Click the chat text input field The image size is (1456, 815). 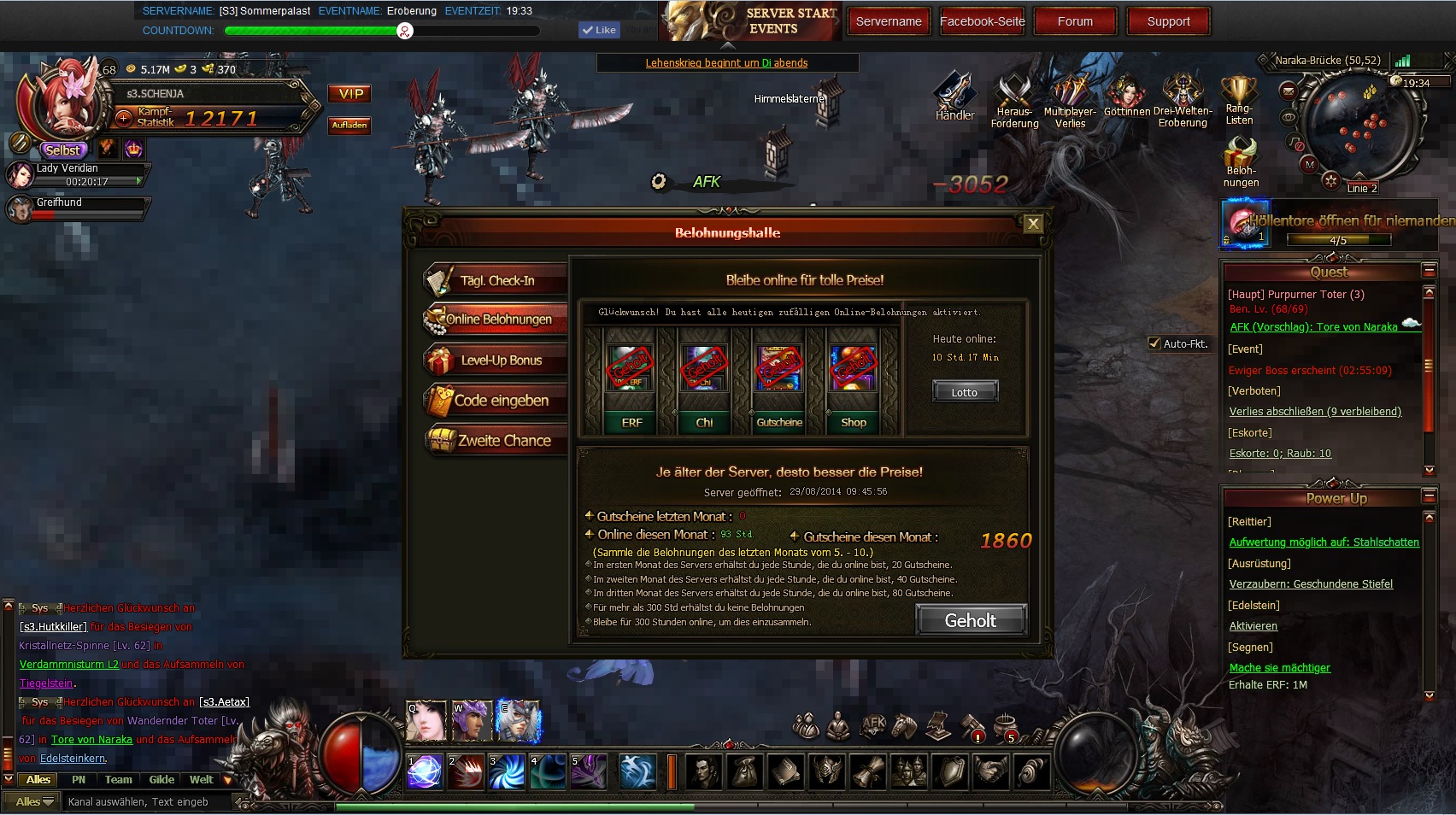tap(145, 802)
